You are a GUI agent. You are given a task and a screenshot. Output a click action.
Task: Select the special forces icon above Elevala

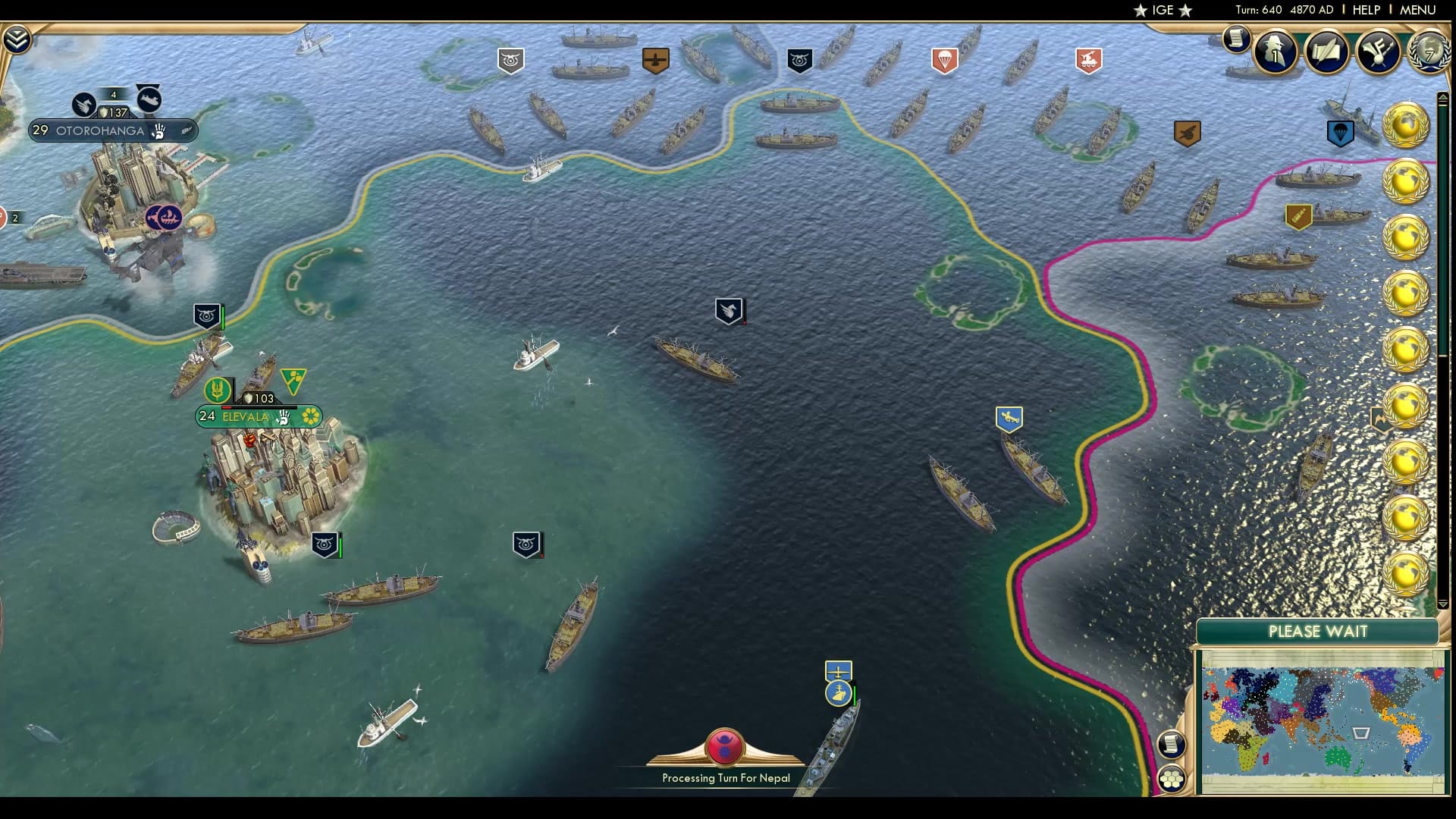pos(218,389)
